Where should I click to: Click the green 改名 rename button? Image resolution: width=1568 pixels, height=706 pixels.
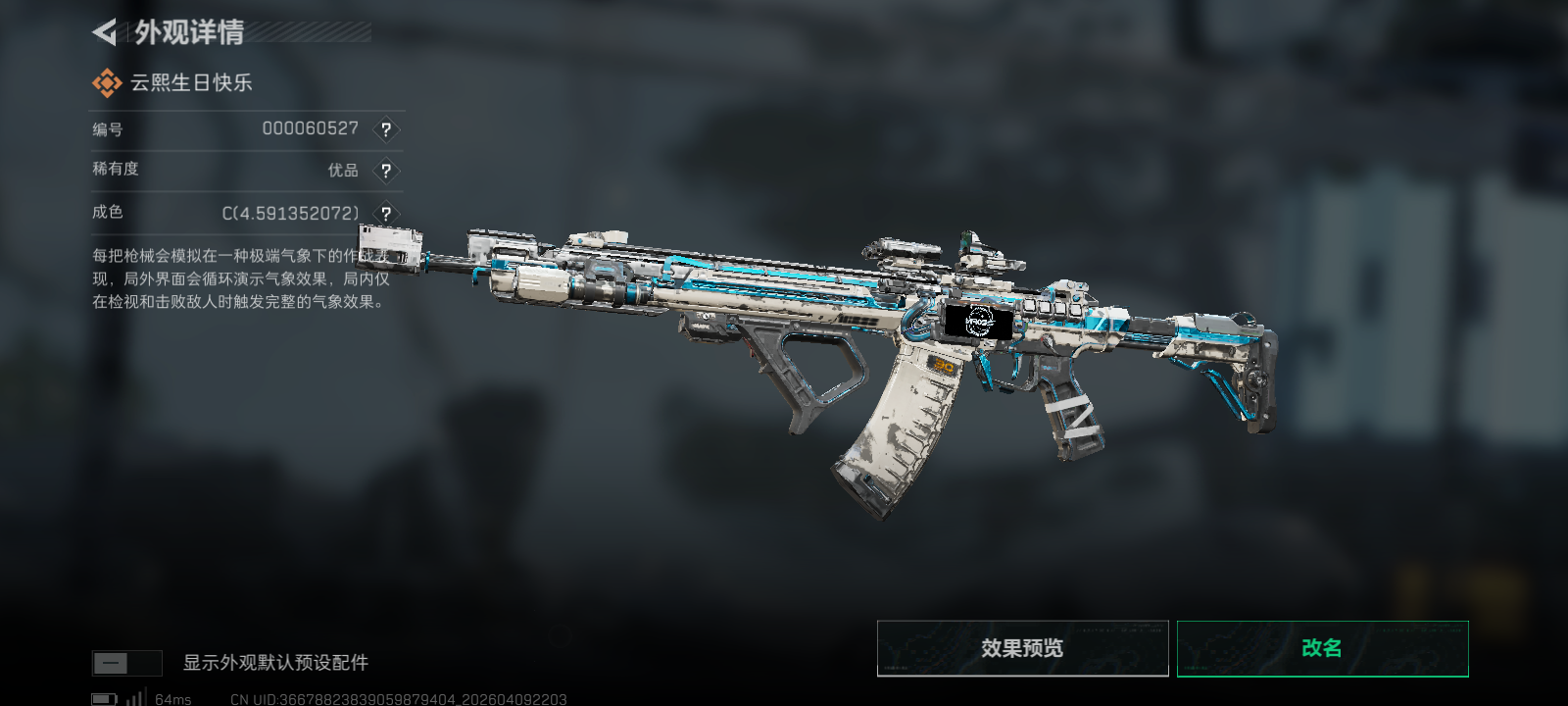(1322, 648)
